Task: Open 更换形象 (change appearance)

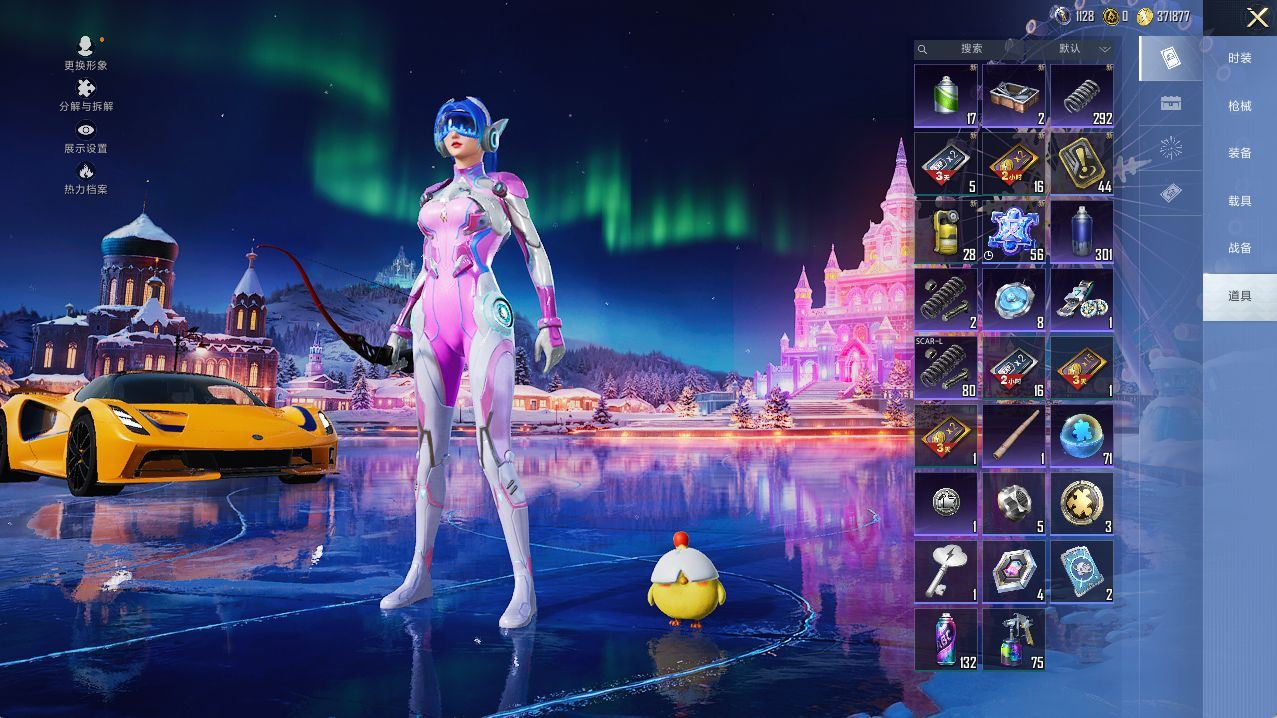Action: click(86, 53)
